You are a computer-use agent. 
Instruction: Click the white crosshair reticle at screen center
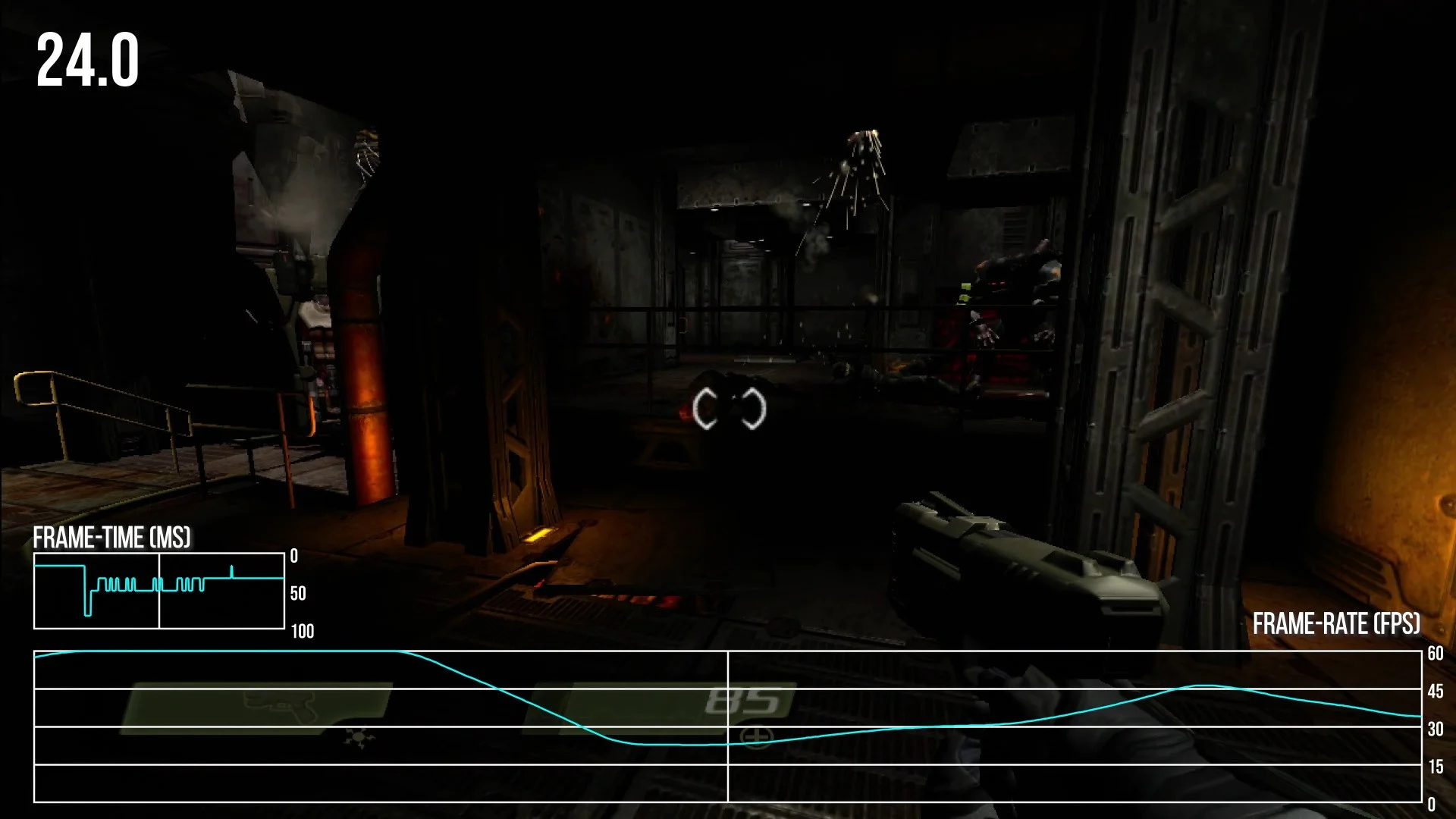pos(730,409)
